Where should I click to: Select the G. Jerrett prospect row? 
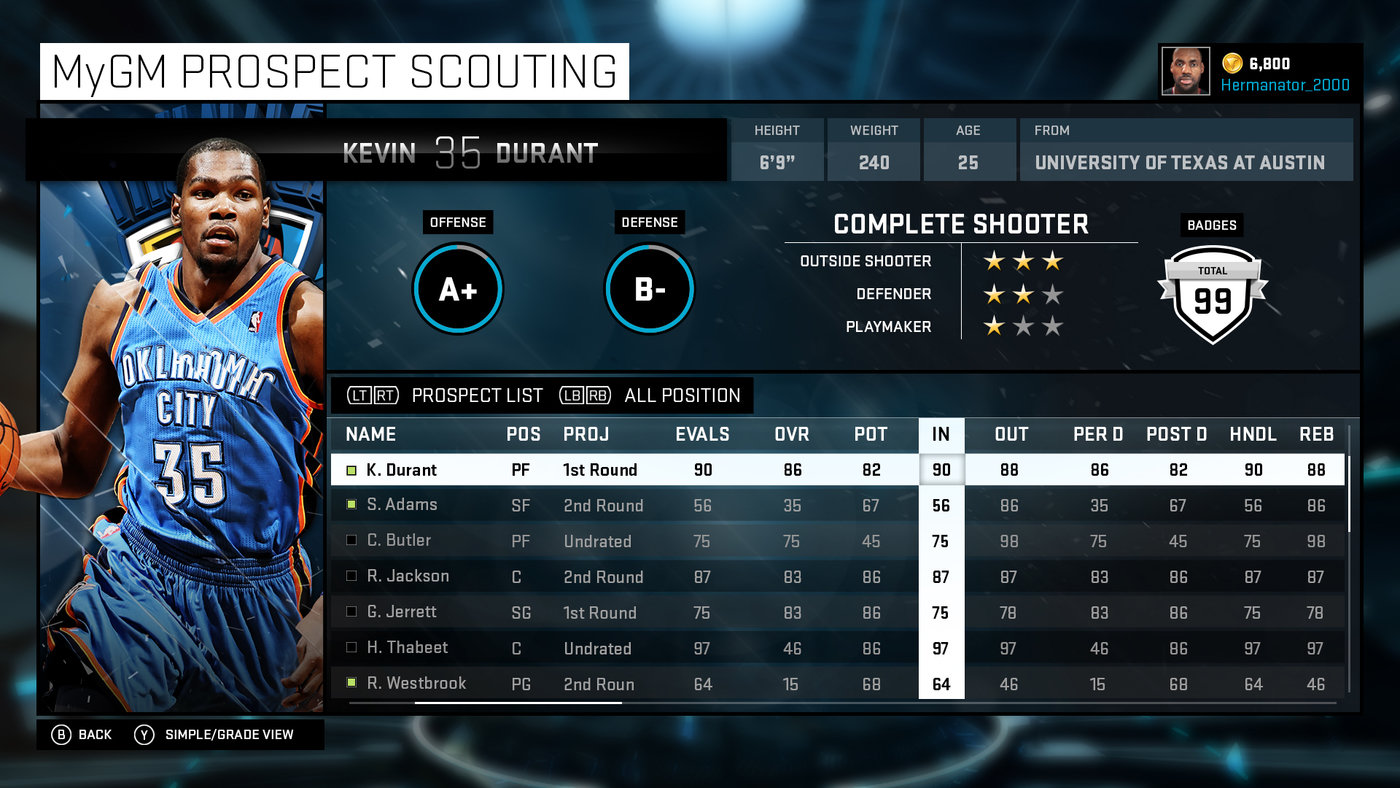(401, 612)
